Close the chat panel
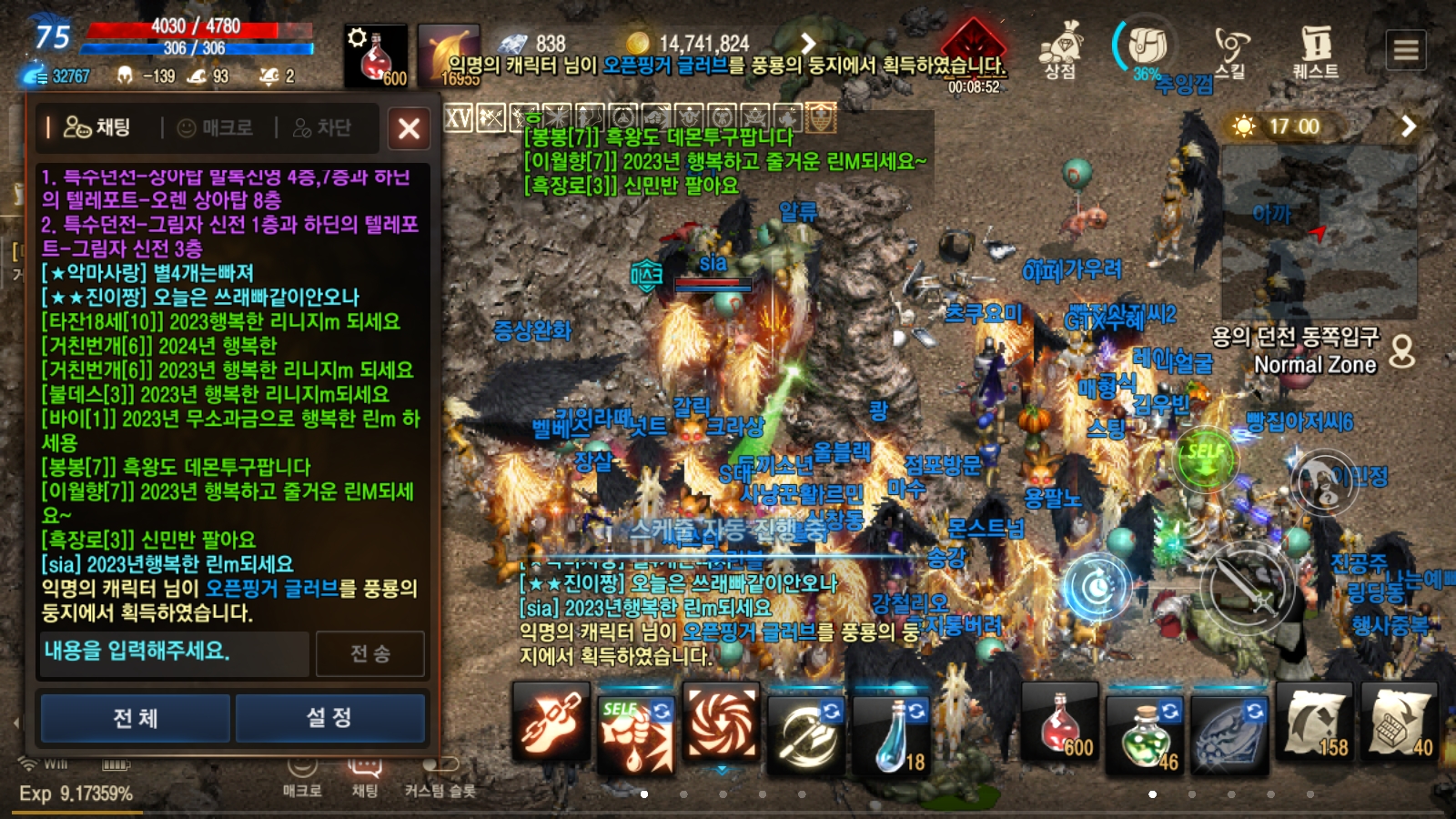Image resolution: width=1456 pixels, height=819 pixels. click(x=409, y=128)
